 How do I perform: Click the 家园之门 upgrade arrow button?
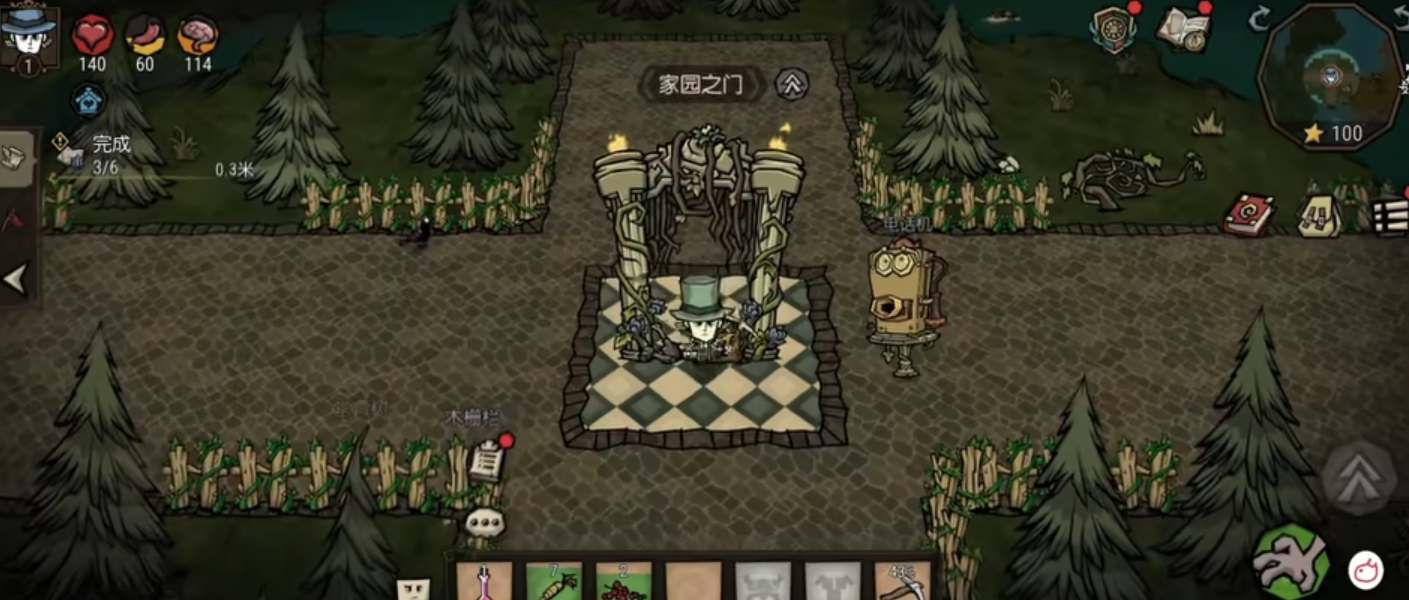[x=792, y=85]
